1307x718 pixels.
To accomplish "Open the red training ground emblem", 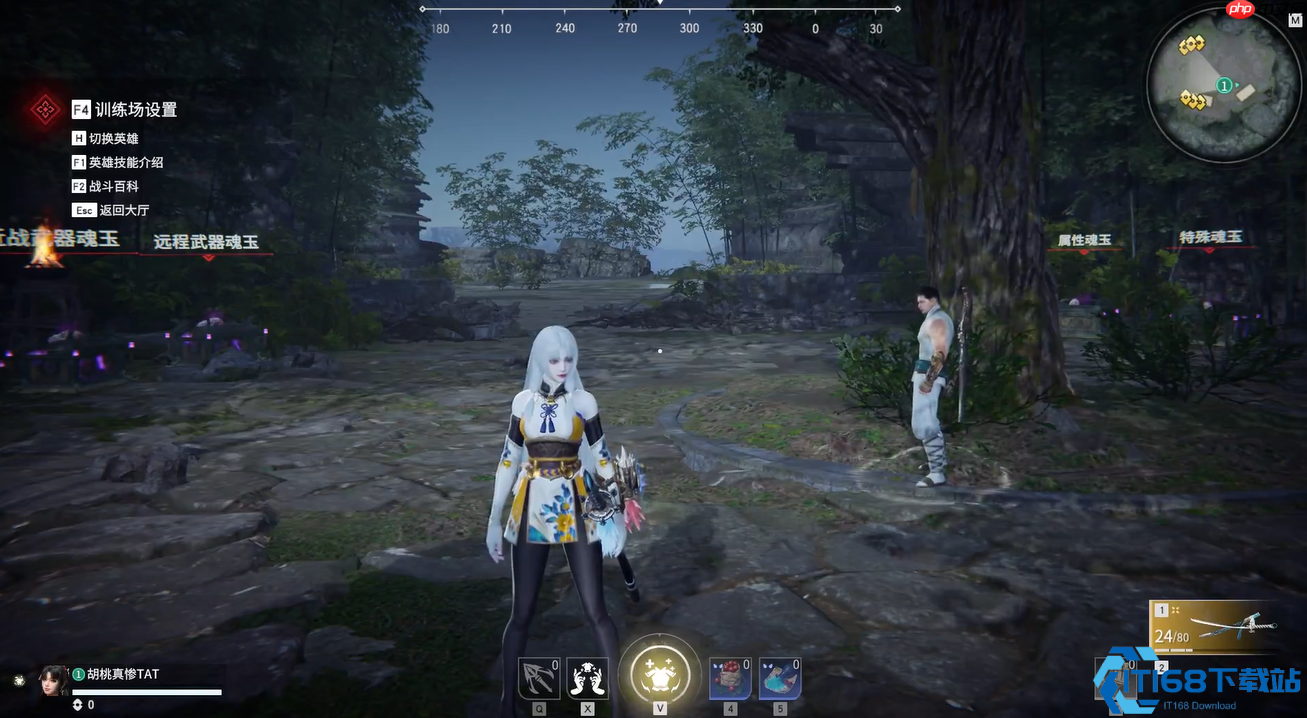I will 45,109.
